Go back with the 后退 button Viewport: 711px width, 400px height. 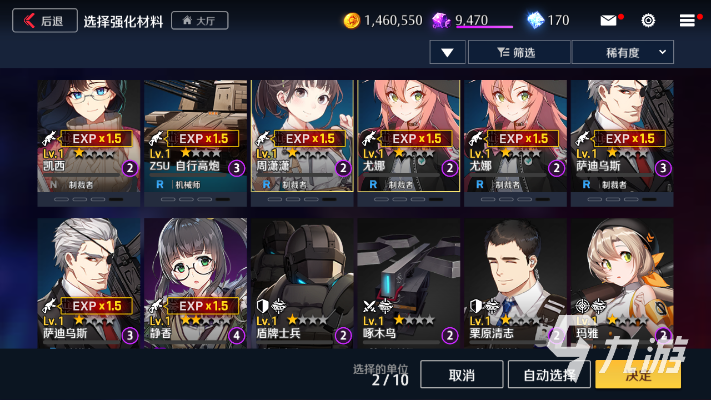44,20
